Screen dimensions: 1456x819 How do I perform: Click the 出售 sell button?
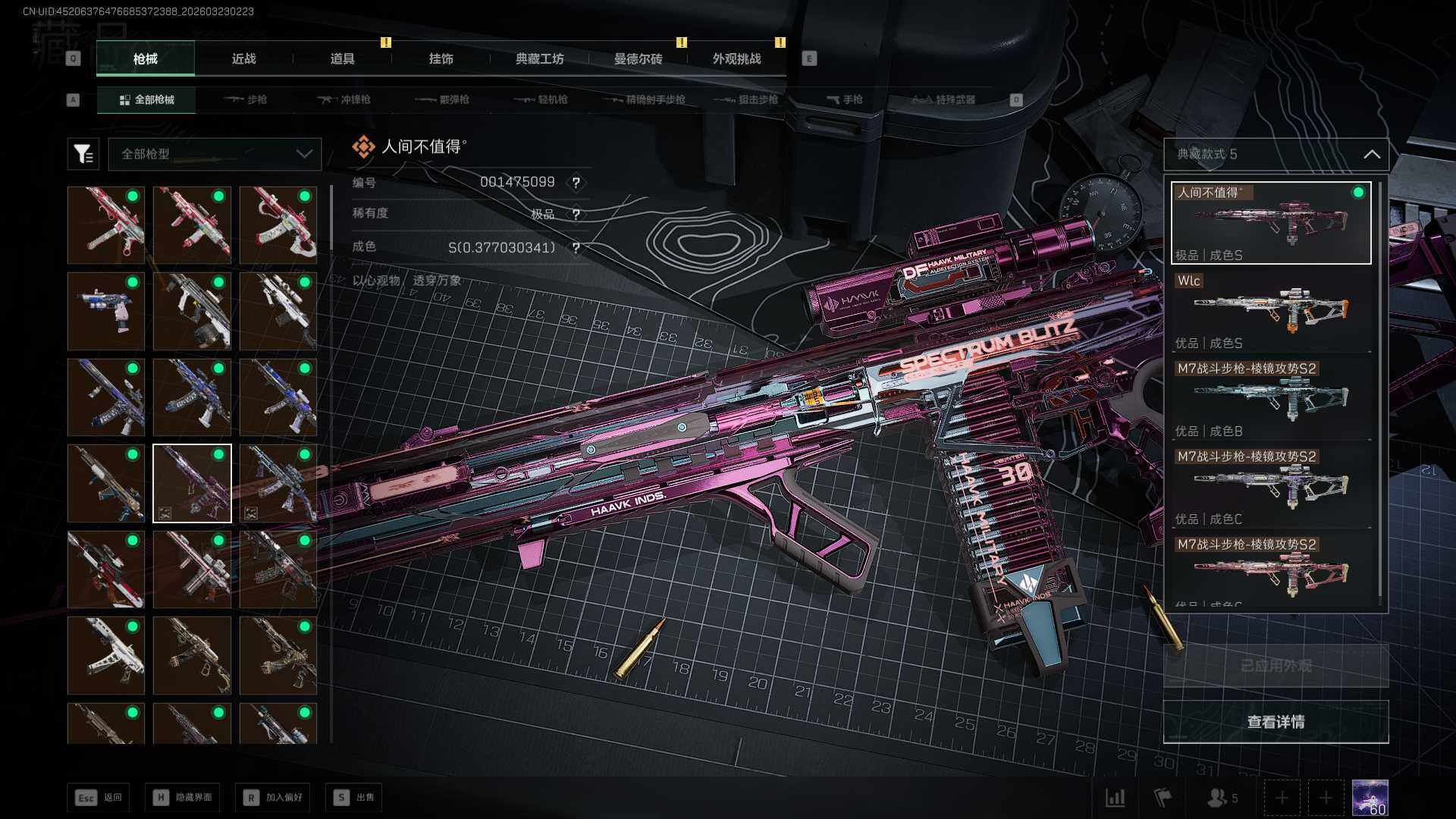354,797
